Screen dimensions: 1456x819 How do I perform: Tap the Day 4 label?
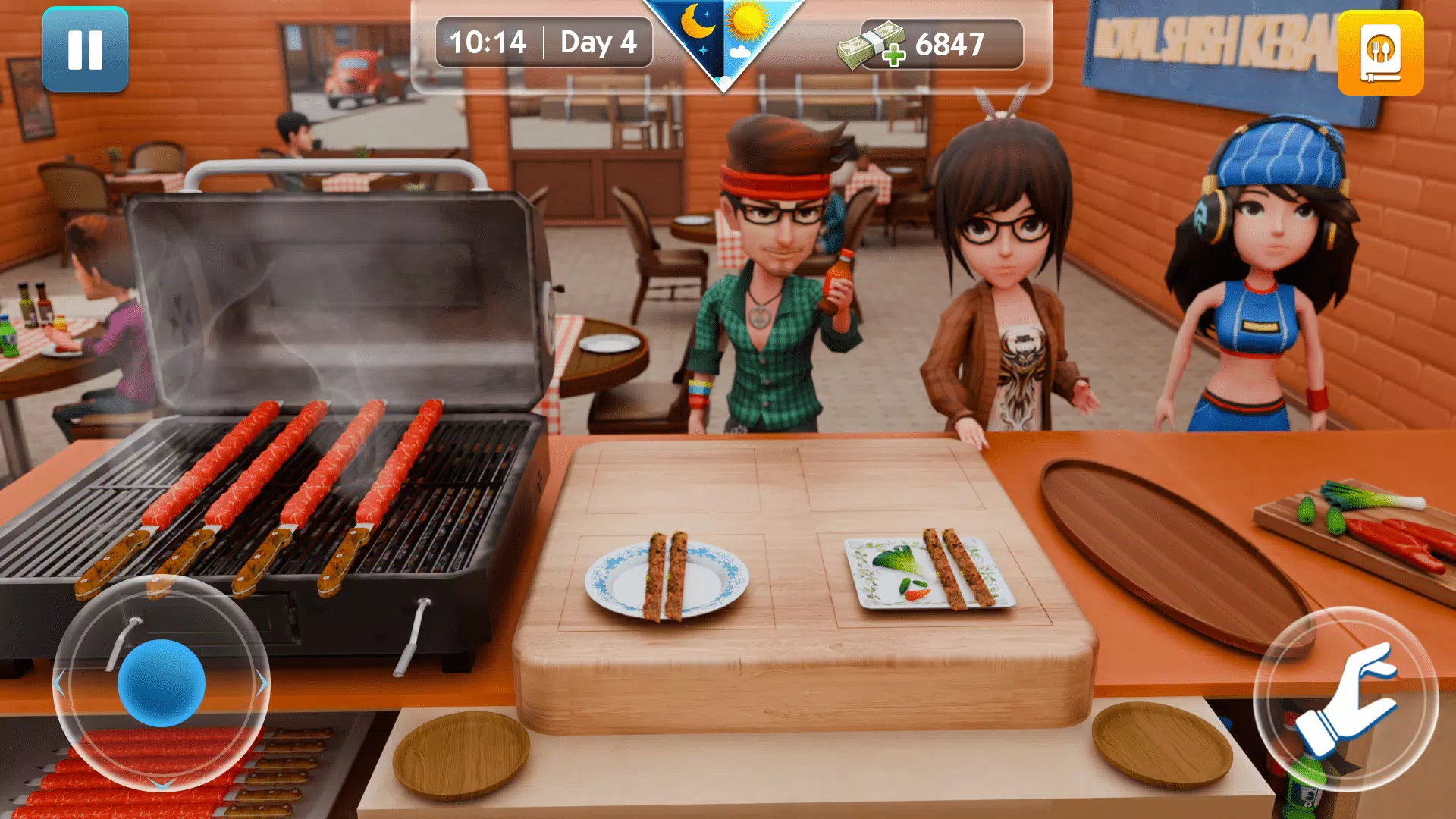point(598,43)
